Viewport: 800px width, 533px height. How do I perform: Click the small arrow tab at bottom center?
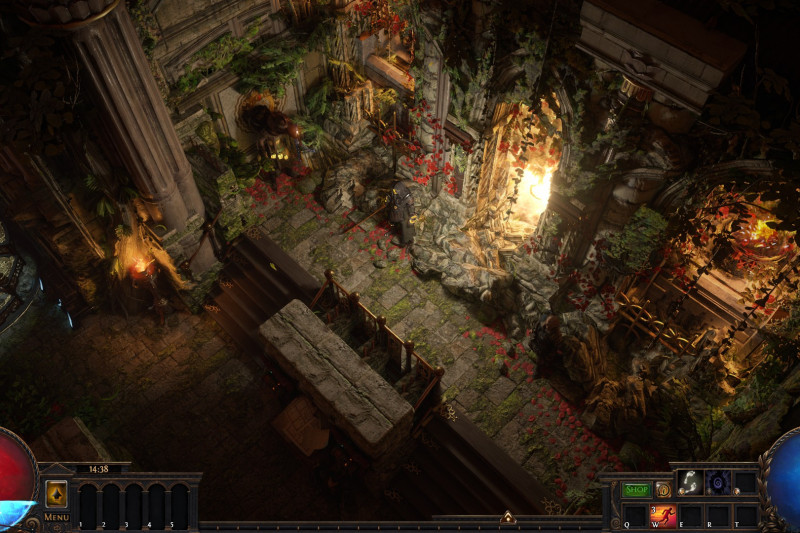point(508,517)
